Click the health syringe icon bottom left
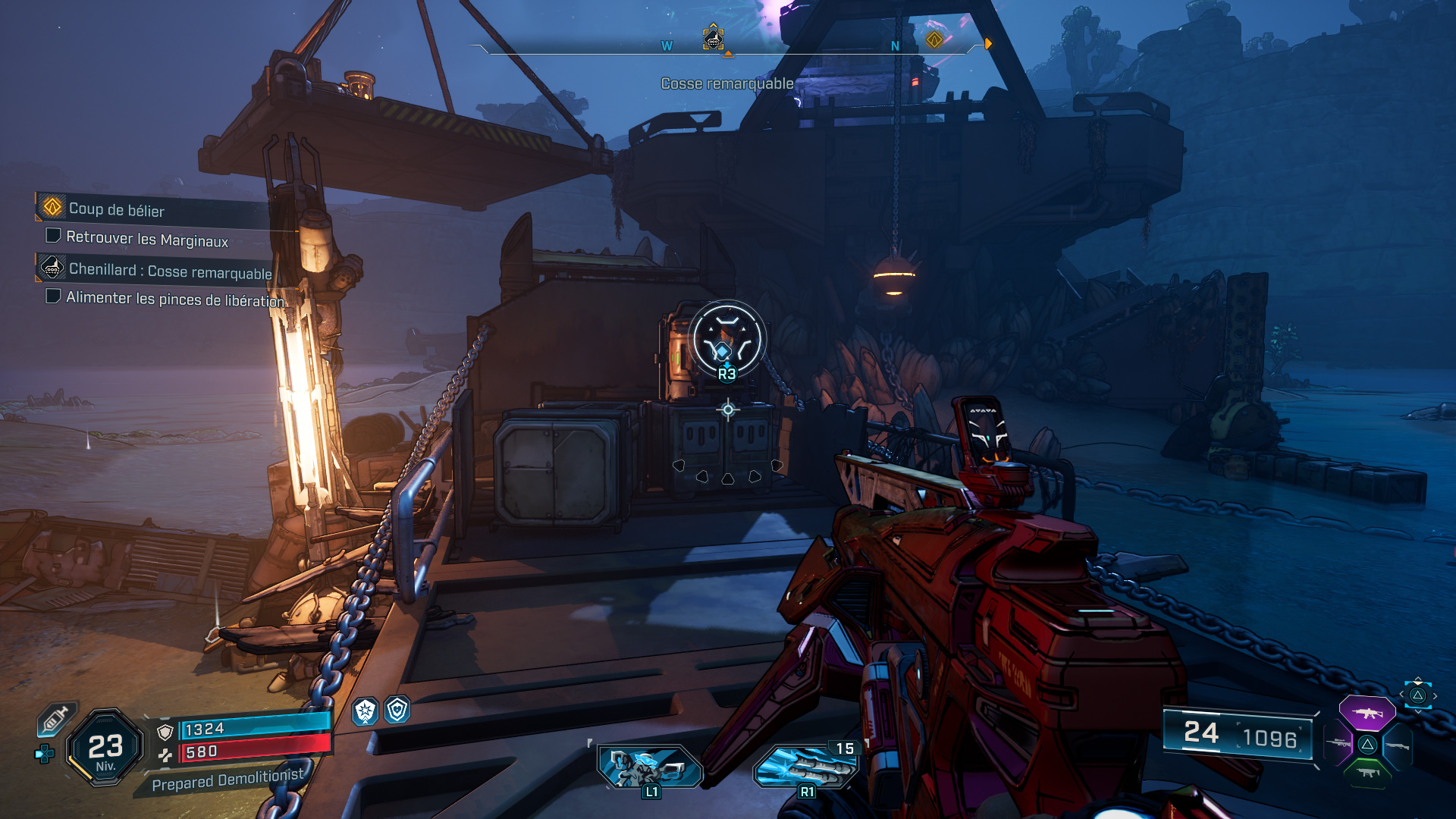Screen dimensions: 1456x819 click(x=54, y=719)
